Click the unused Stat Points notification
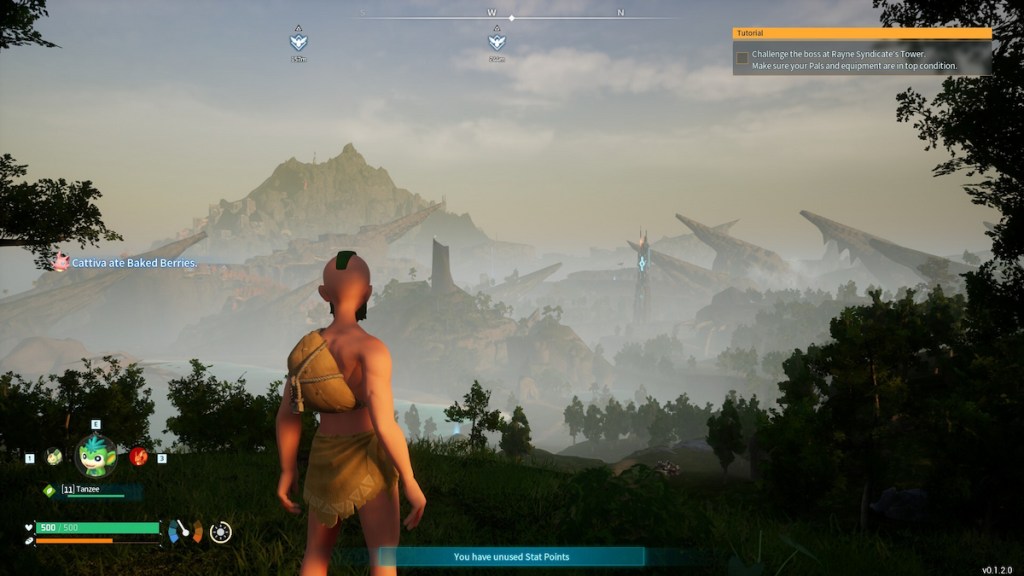Viewport: 1024px width, 576px height. click(511, 557)
